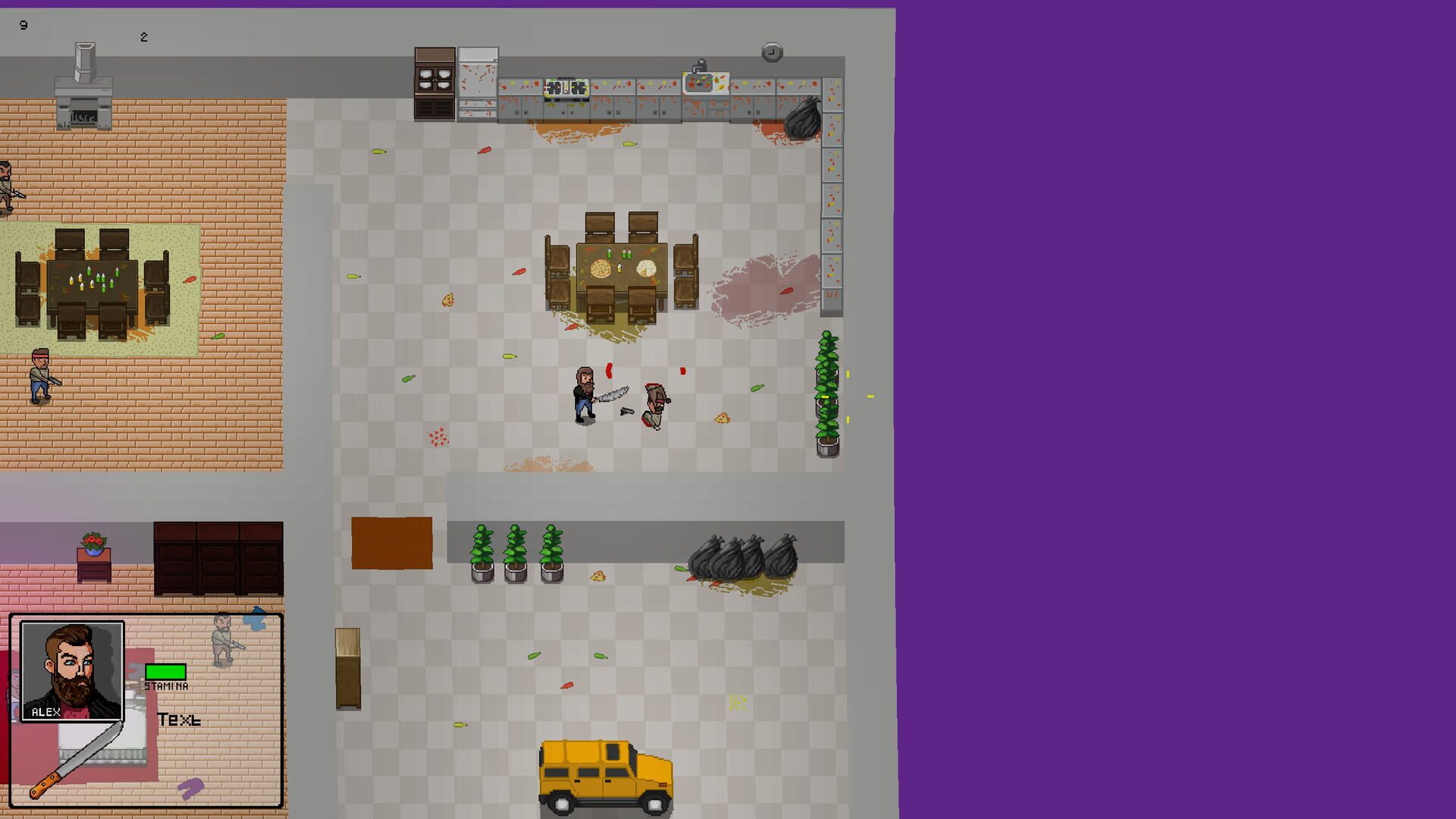
Task: Click the counter number 9 at top left
Action: (23, 24)
